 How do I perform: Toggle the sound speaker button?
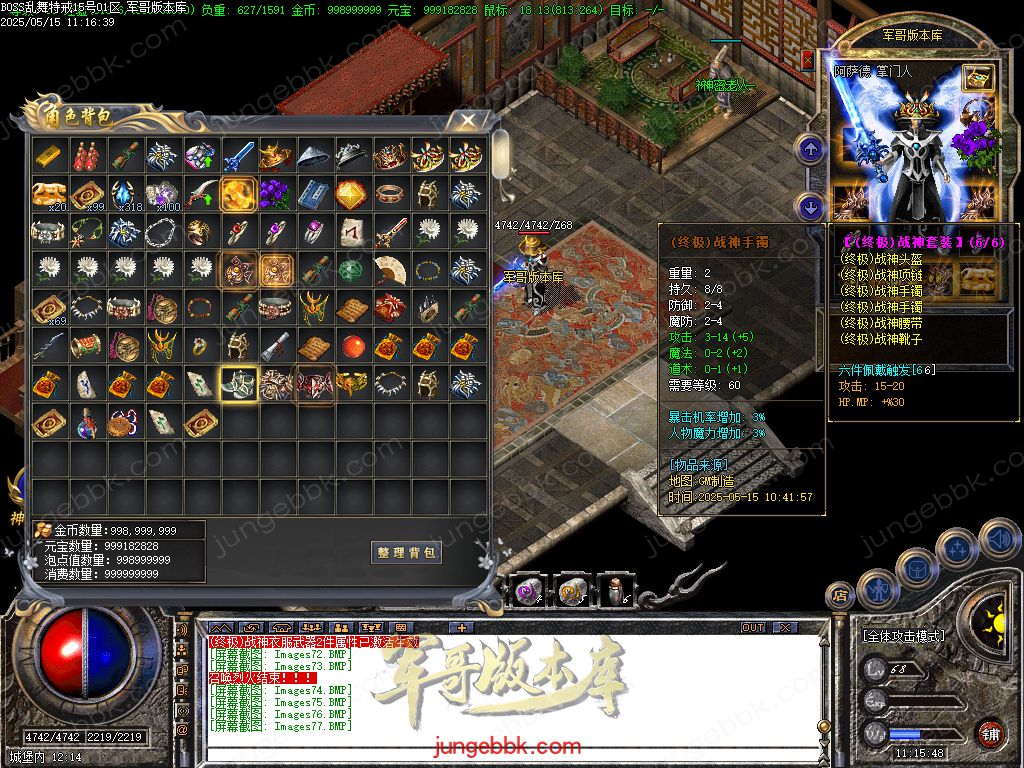(997, 541)
